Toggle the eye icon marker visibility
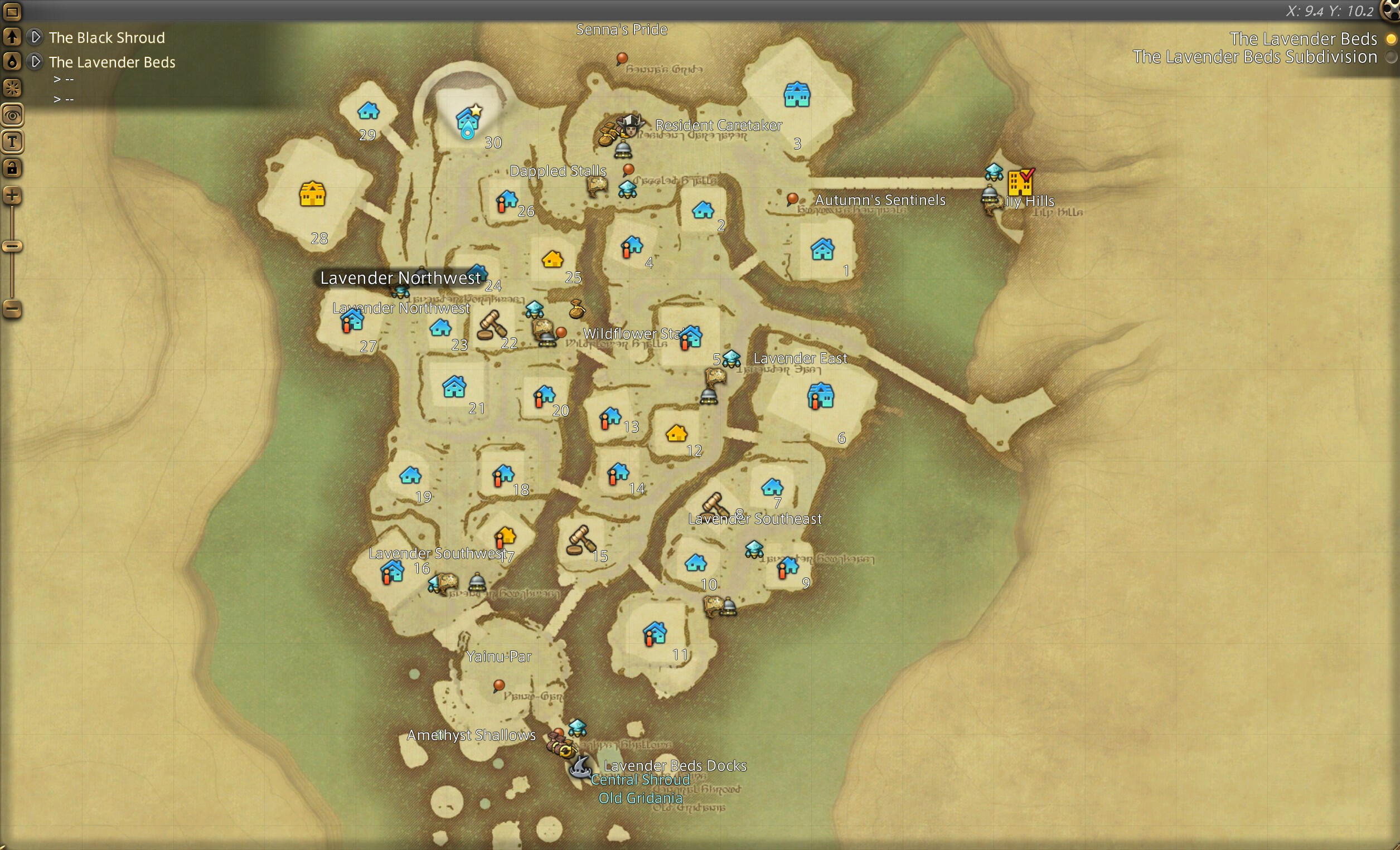The width and height of the screenshot is (1400, 850). coord(12,116)
